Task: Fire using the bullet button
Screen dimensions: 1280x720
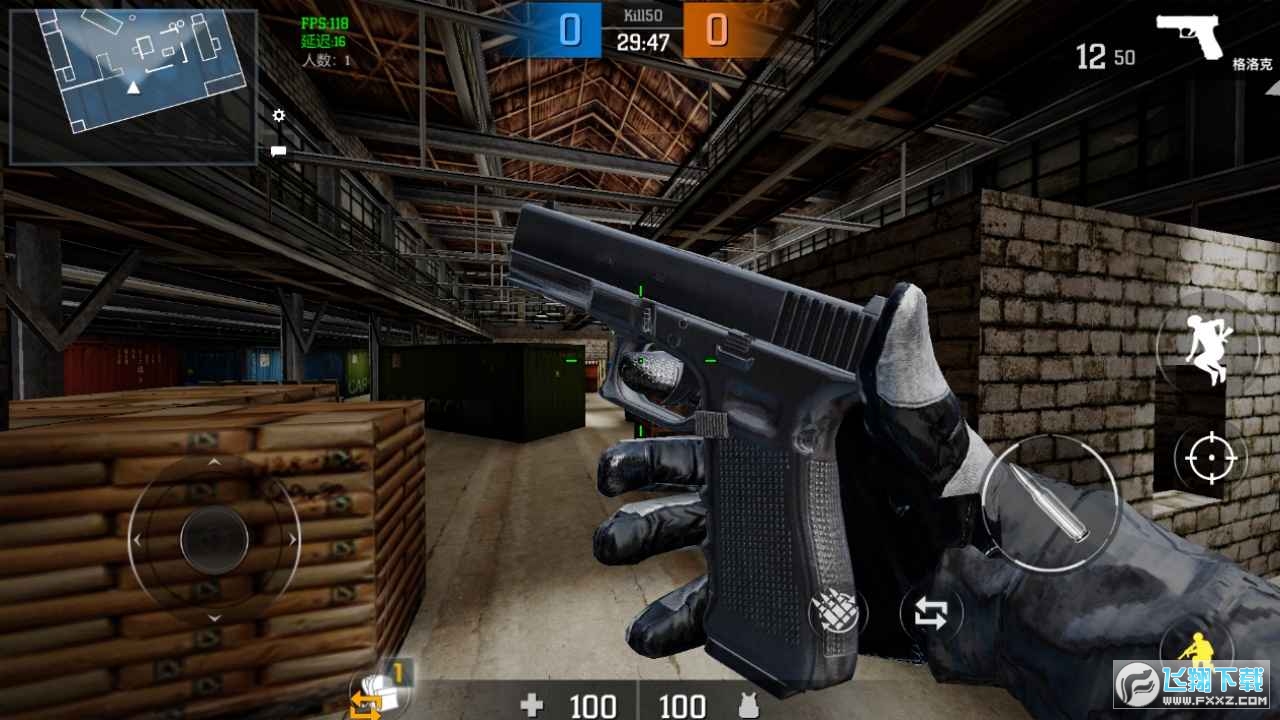Action: click(x=1048, y=503)
